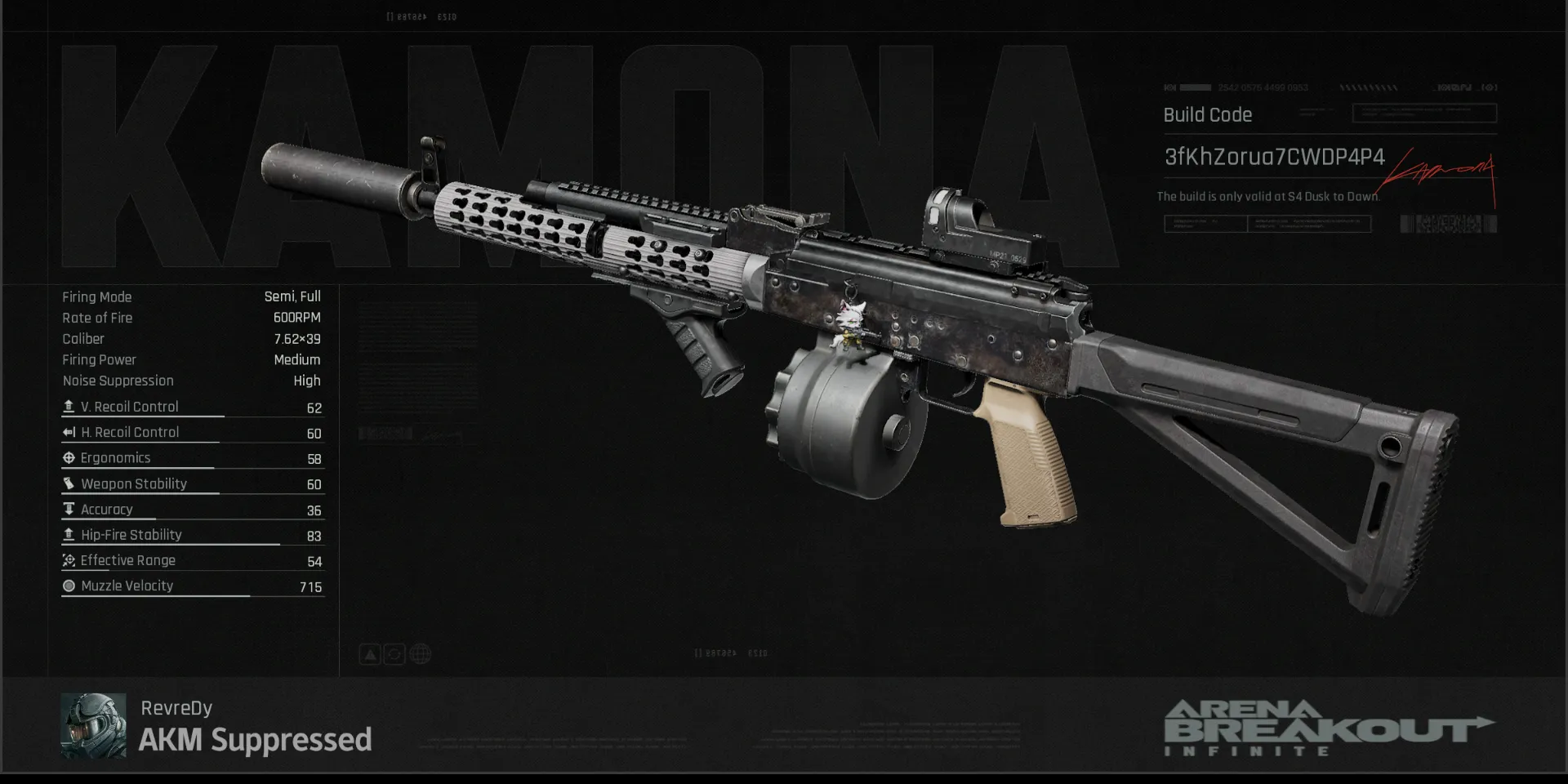The image size is (1568, 784).
Task: Click the Weapon Stability icon
Action: tap(69, 483)
